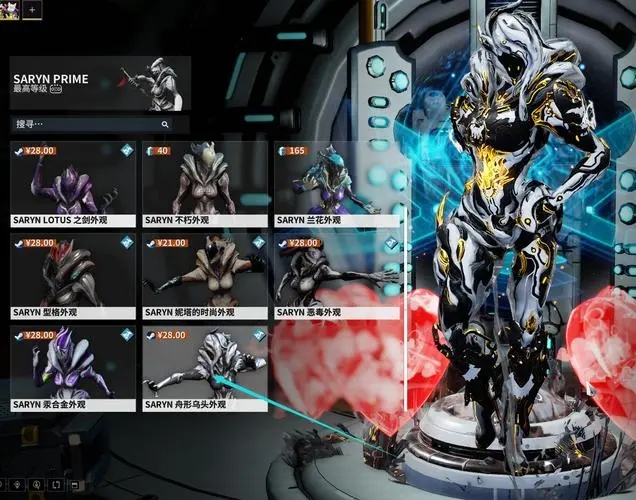This screenshot has height=500, width=636.
Task: Pick the SARYN 兰花外观 skin
Action: pos(337,184)
